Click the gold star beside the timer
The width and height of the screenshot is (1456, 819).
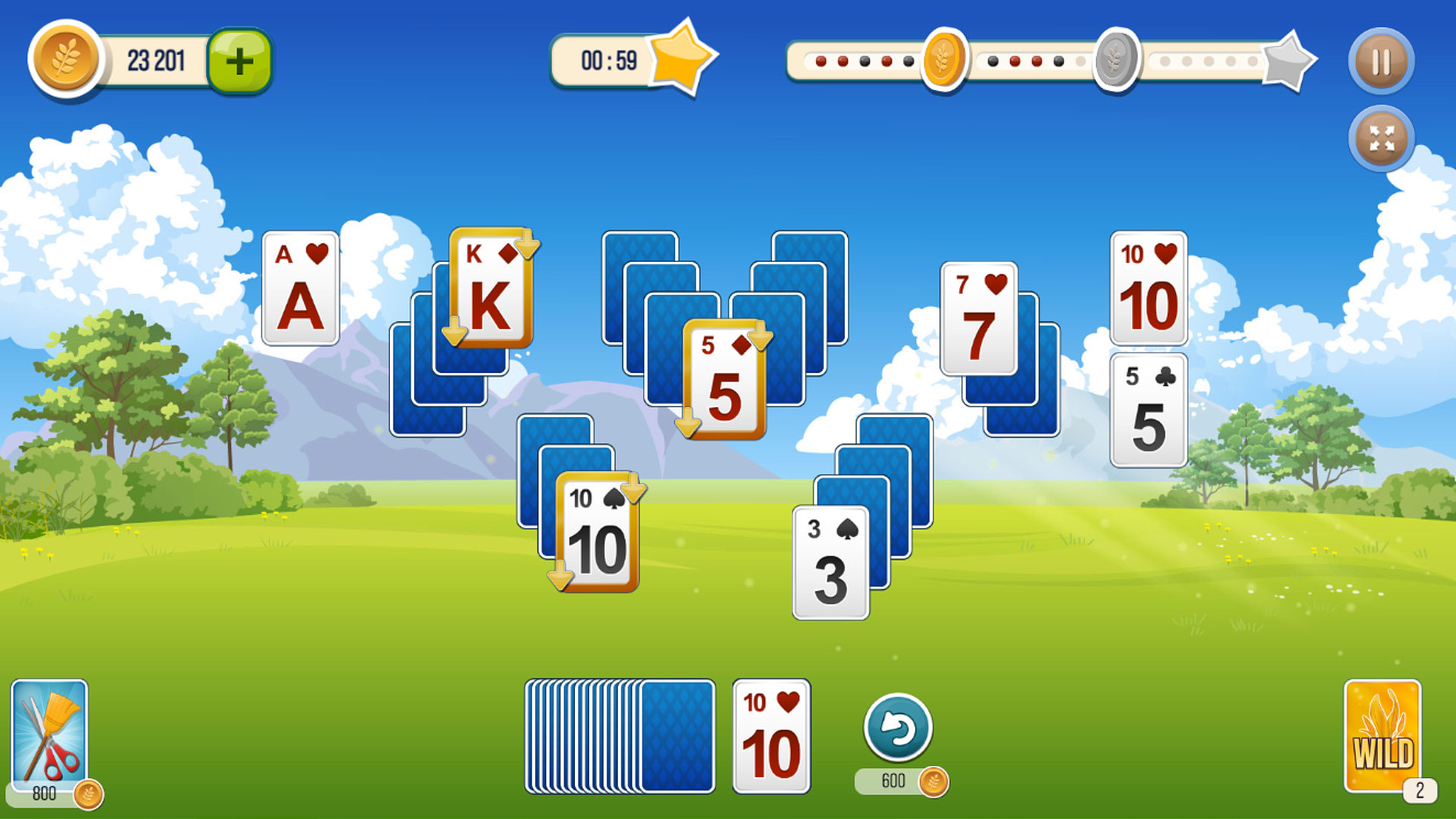pos(681,61)
